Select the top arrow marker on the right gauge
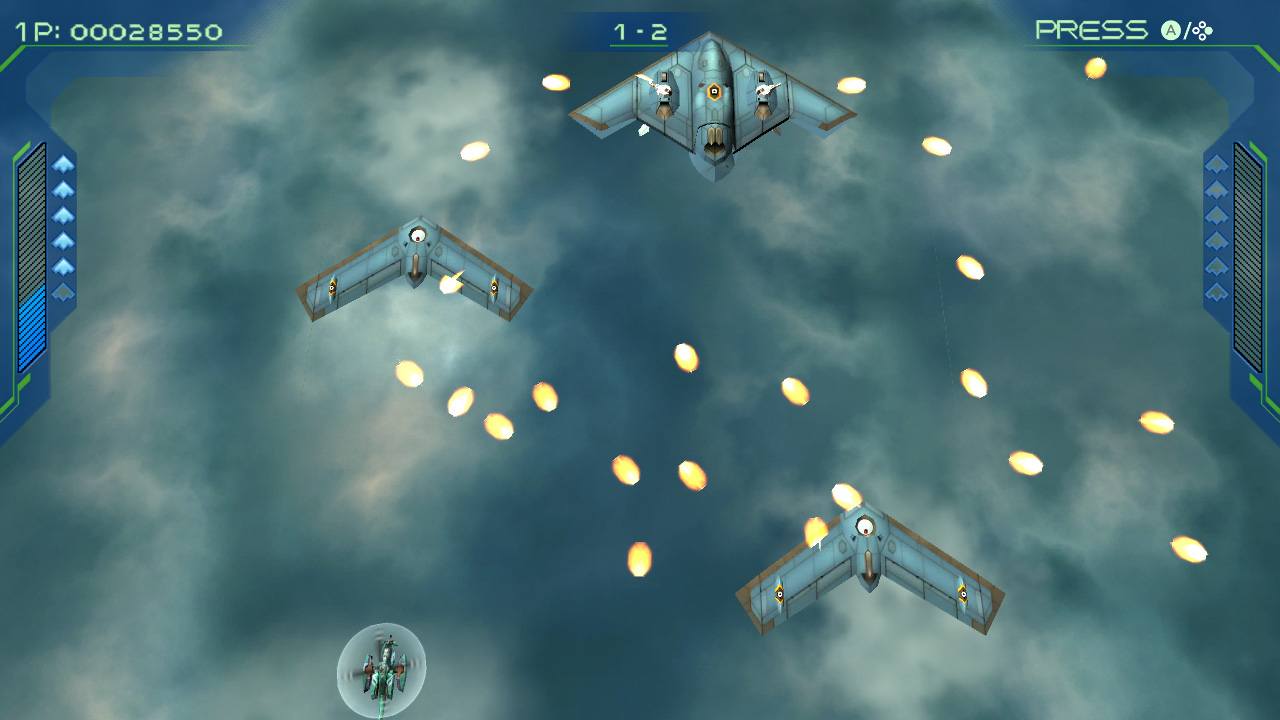1280x720 pixels. coord(1216,163)
